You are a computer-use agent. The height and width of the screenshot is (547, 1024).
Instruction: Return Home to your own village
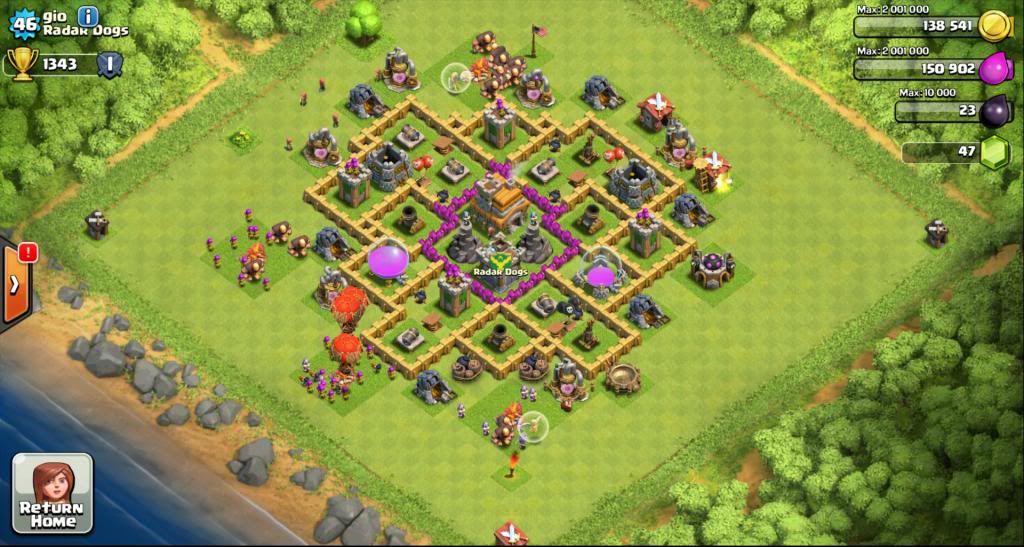coord(52,494)
